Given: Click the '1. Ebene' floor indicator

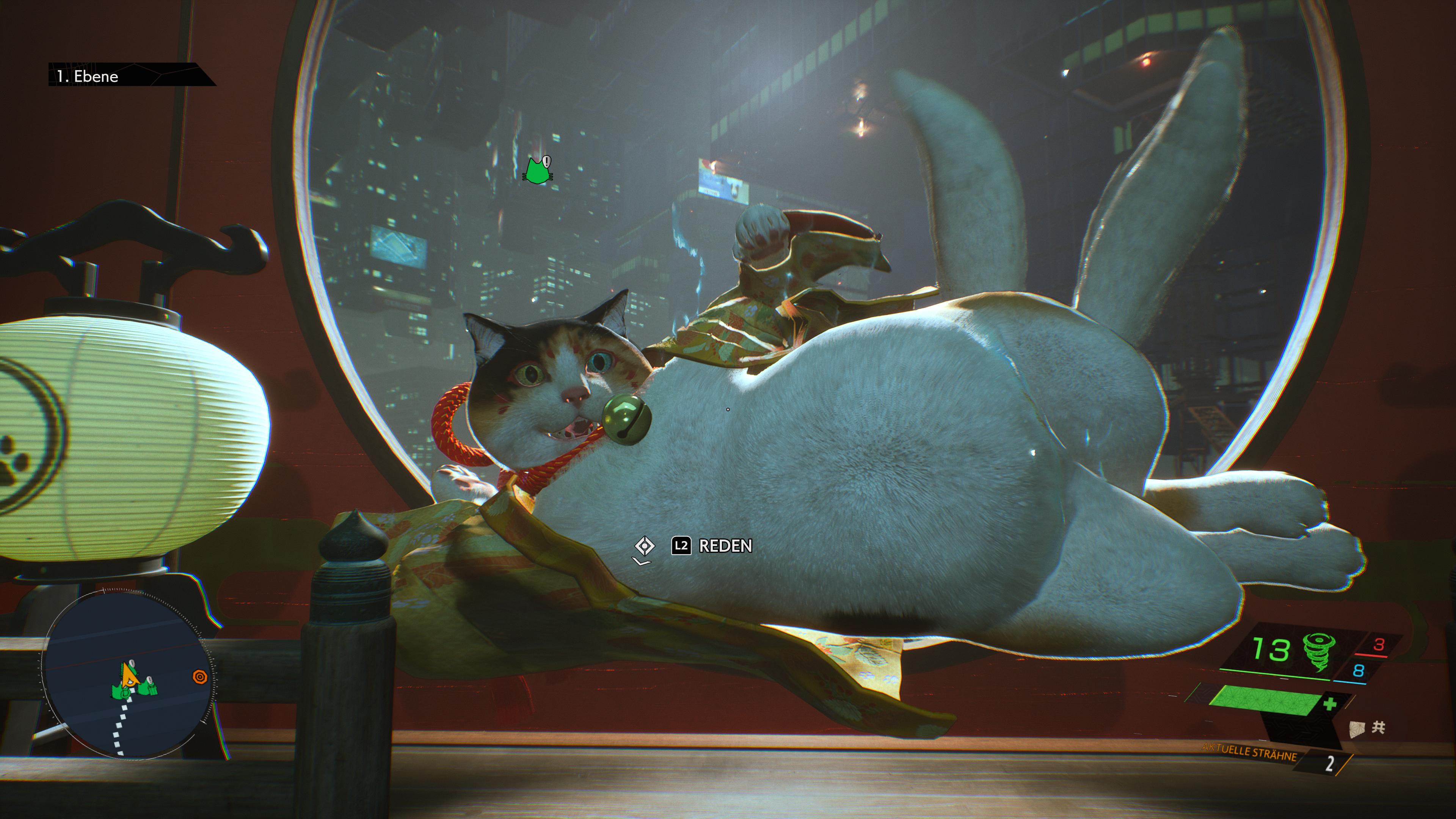Looking at the screenshot, I should click(x=88, y=76).
